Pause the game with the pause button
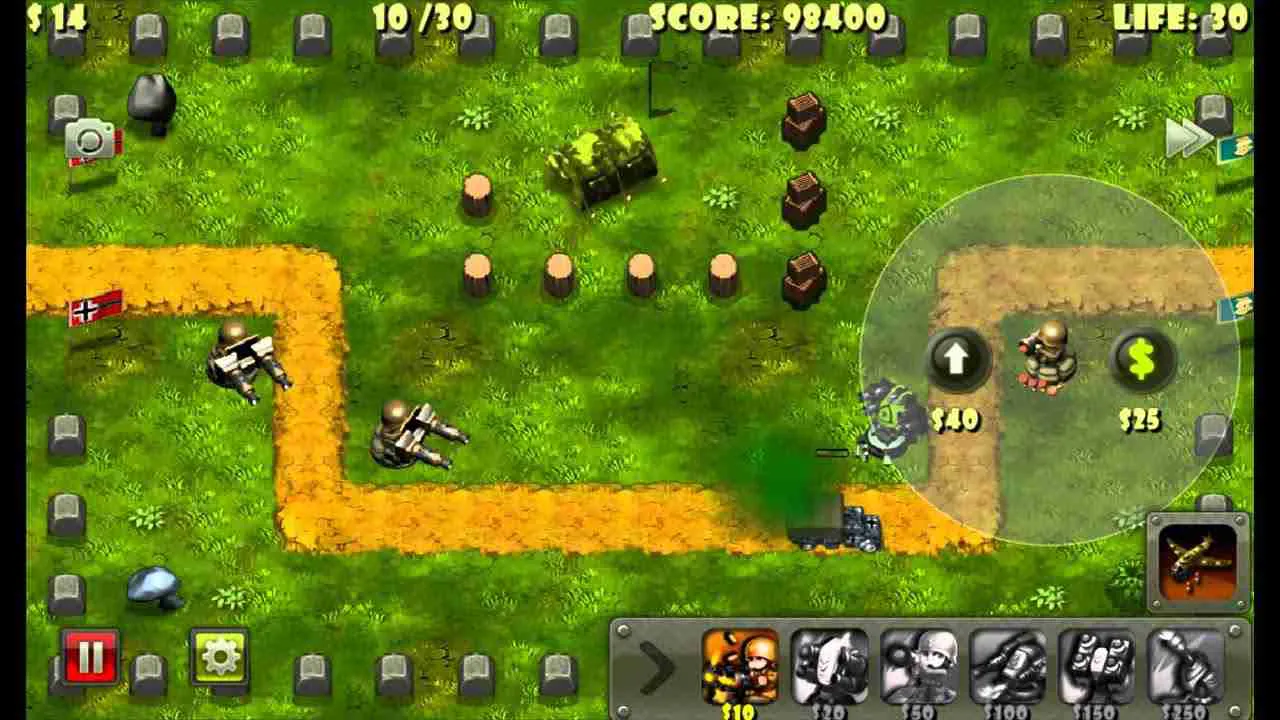 [91, 658]
